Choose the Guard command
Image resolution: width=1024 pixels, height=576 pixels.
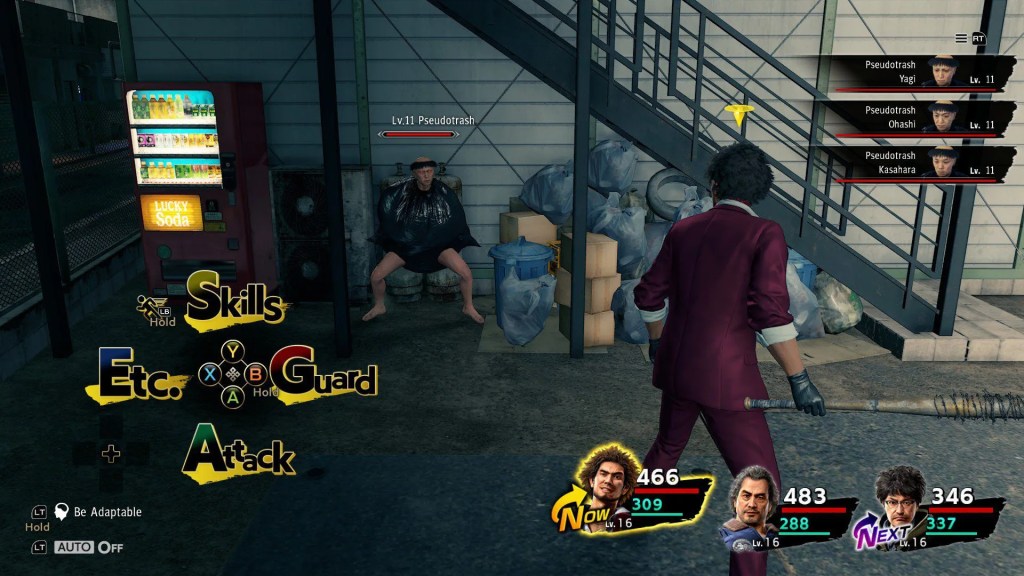pyautogui.click(x=324, y=375)
